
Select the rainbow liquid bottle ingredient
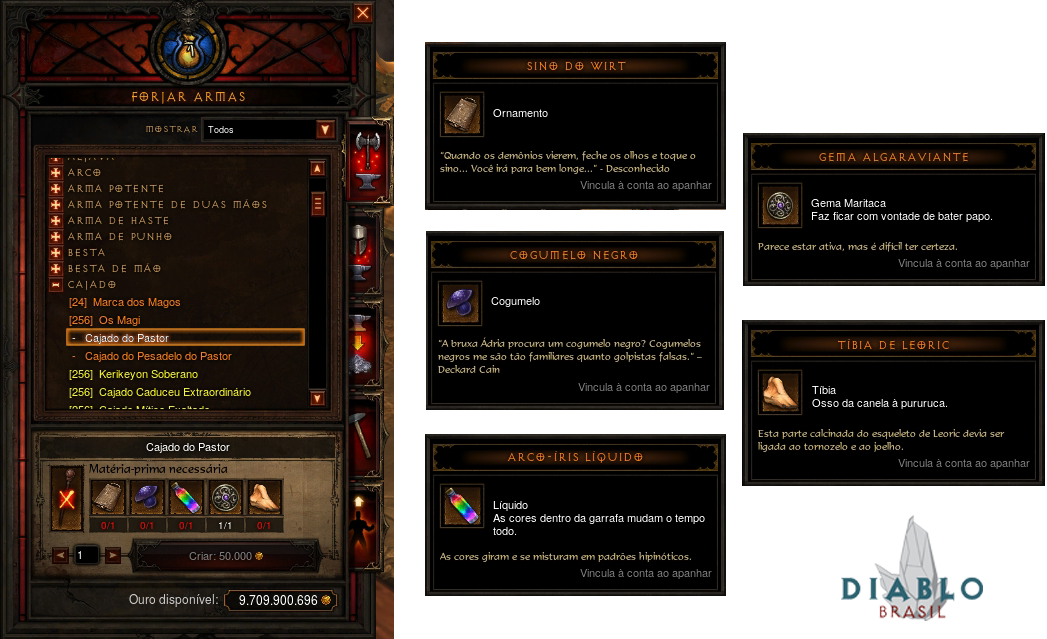[185, 497]
